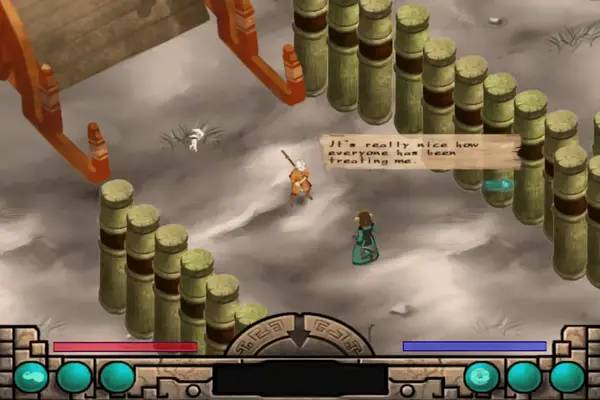Activate the orb with the cloud symbol
600x400 pixels.
[x=30, y=377]
